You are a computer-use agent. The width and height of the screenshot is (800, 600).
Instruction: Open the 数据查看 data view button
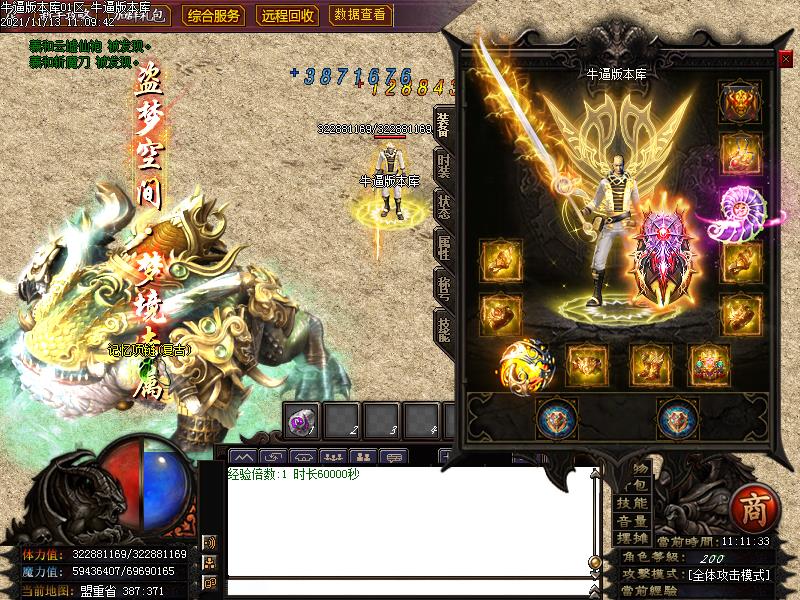click(360, 15)
